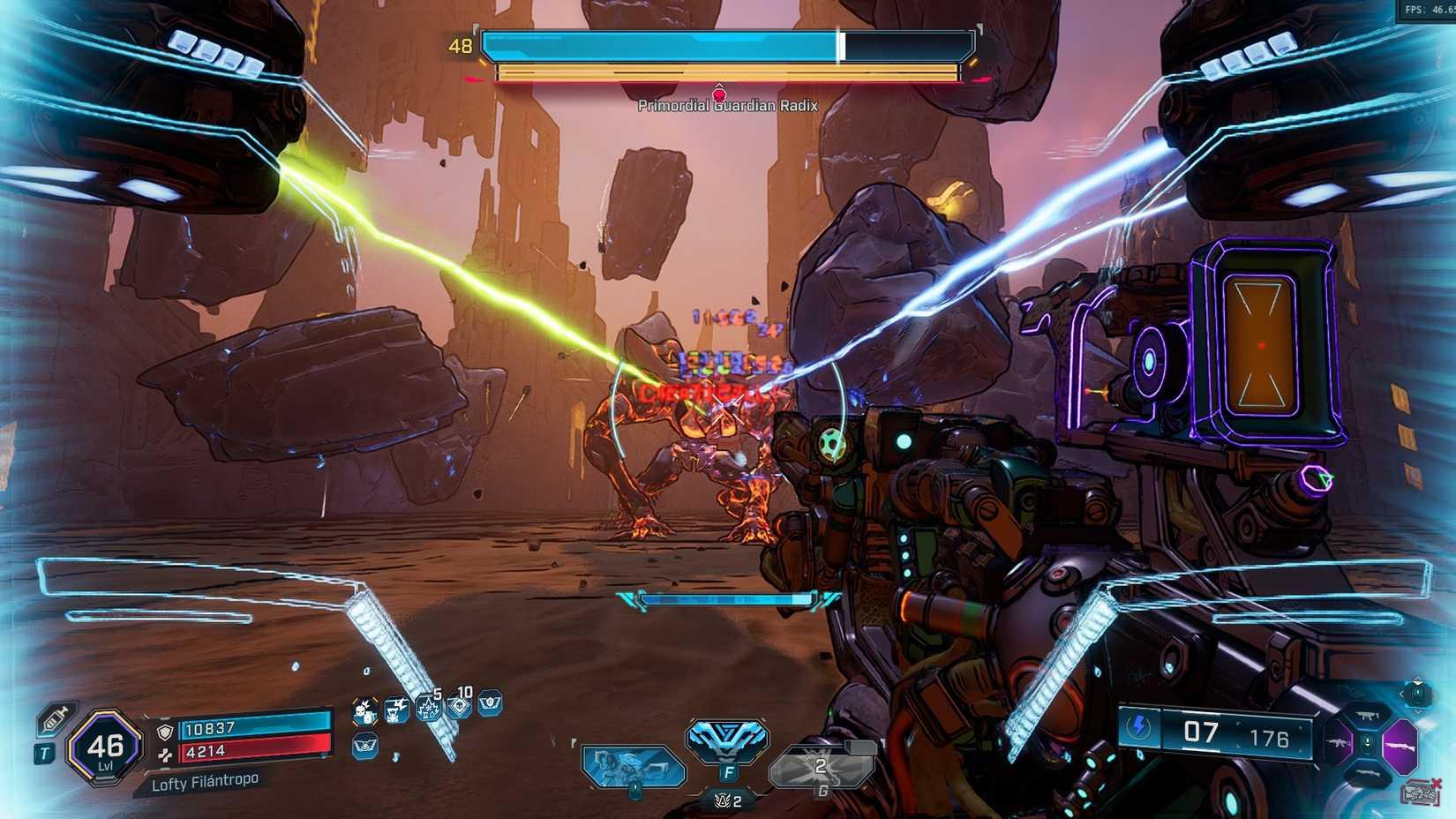Select the blue gauntlet melee skill slot

pos(633,767)
